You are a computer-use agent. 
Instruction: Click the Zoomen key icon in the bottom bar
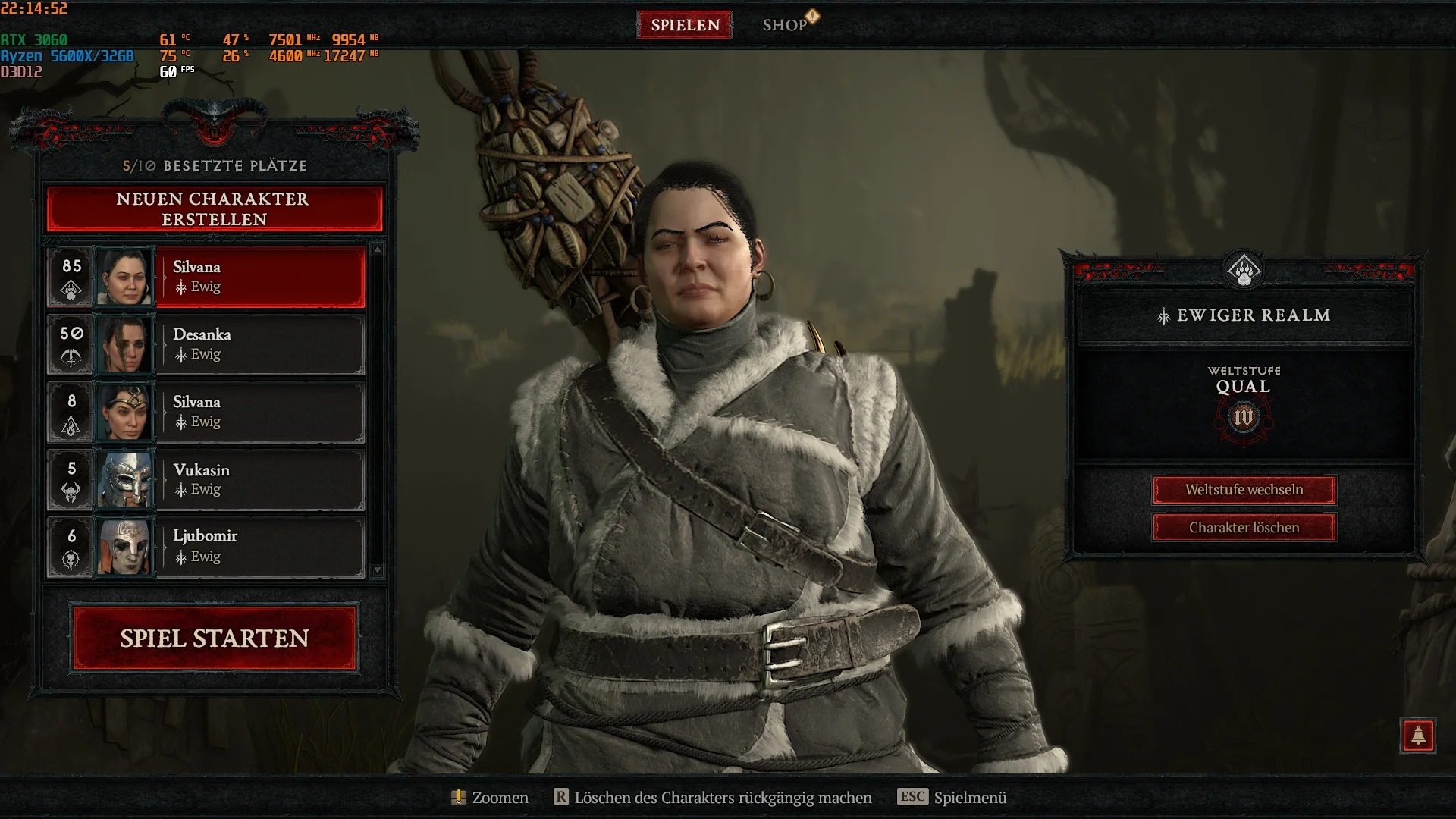click(458, 798)
